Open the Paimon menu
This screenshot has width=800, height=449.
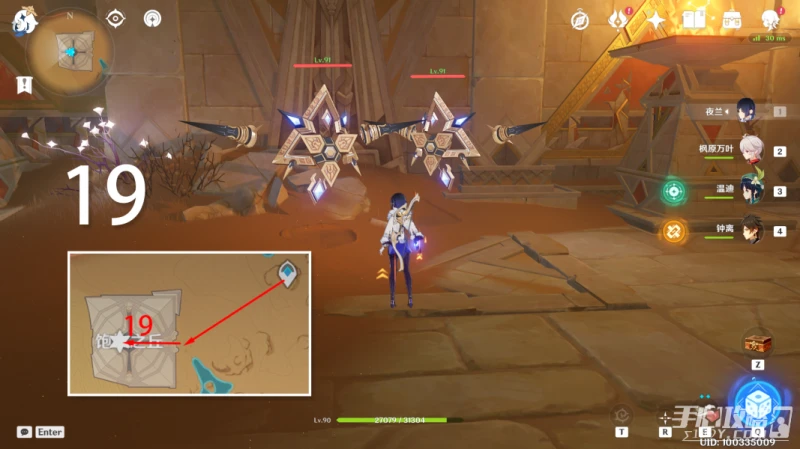tap(21, 19)
